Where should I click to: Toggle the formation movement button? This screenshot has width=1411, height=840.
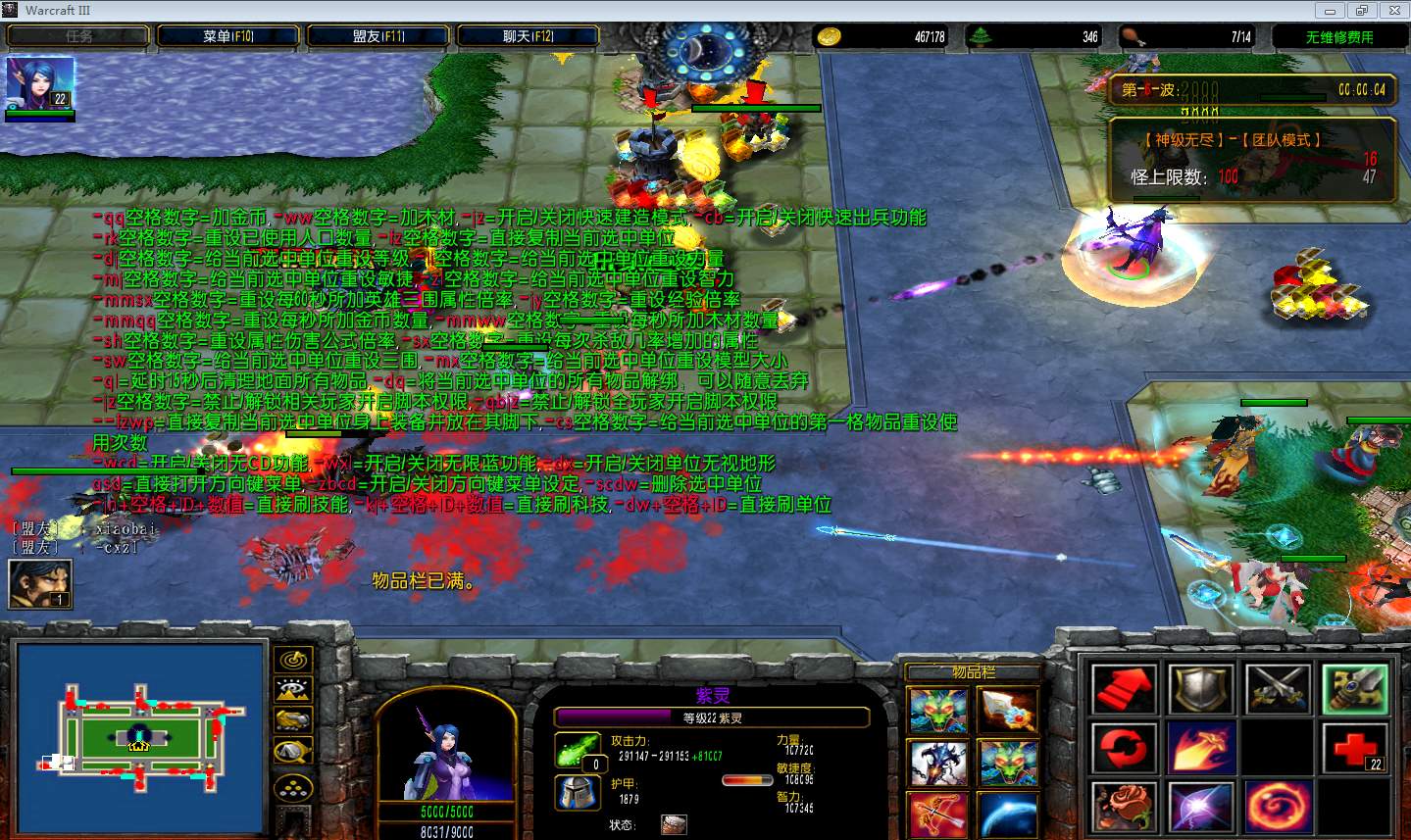coord(293,786)
